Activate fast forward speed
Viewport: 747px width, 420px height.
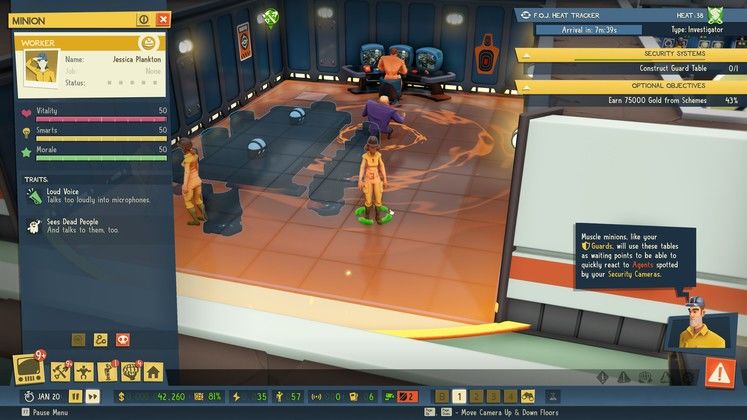click(92, 396)
